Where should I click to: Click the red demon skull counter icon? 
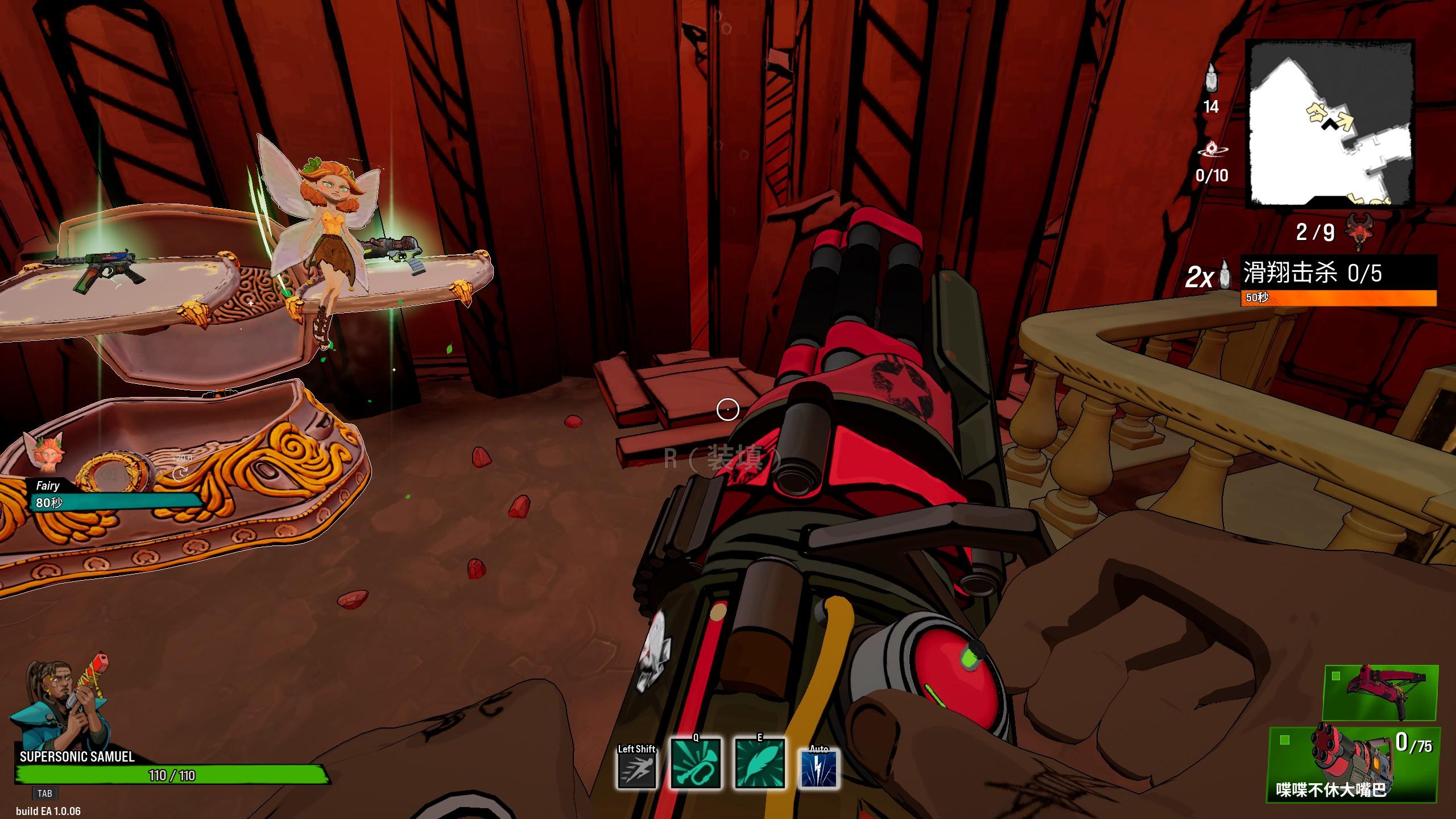point(1359,232)
